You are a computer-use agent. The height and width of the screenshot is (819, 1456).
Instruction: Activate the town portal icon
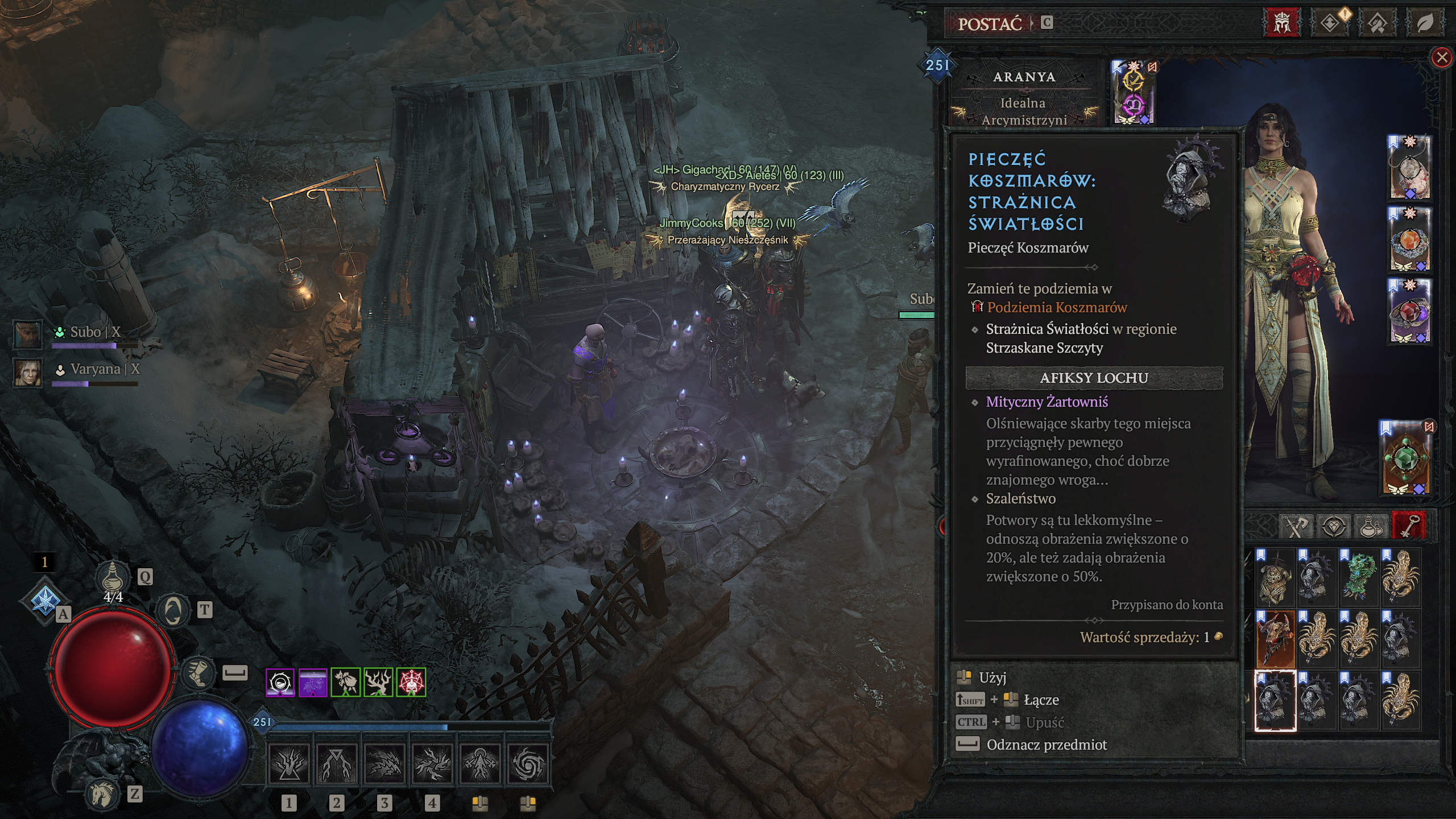(x=173, y=611)
